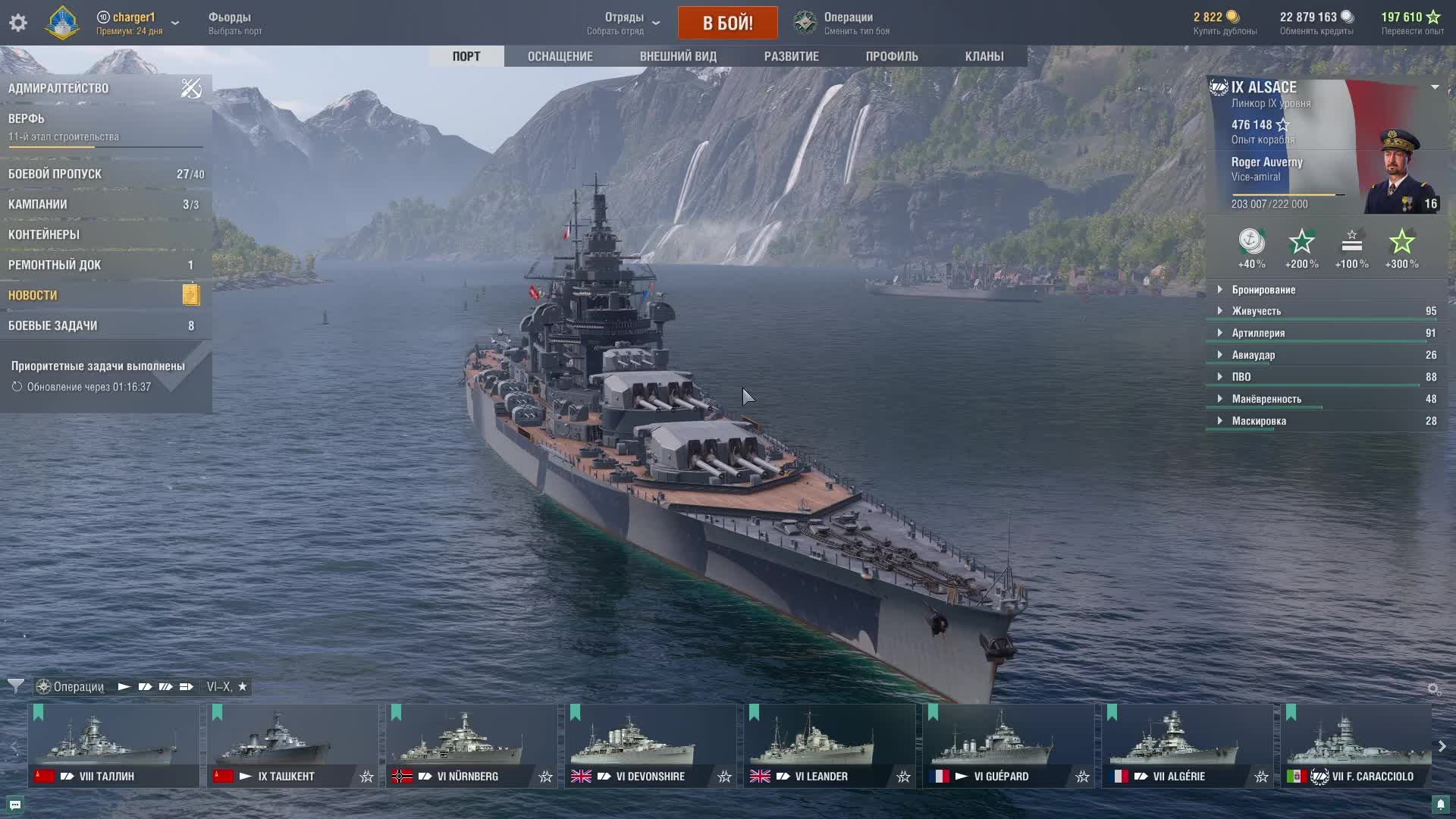1456x819 pixels.
Task: Open the Контейнеры menu entry
Action: (x=44, y=234)
